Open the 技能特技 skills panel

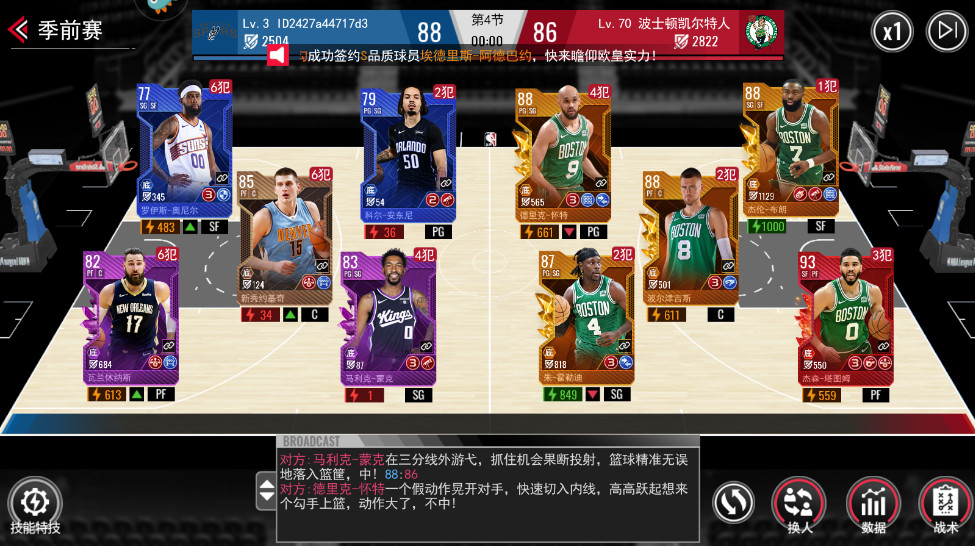tap(34, 502)
